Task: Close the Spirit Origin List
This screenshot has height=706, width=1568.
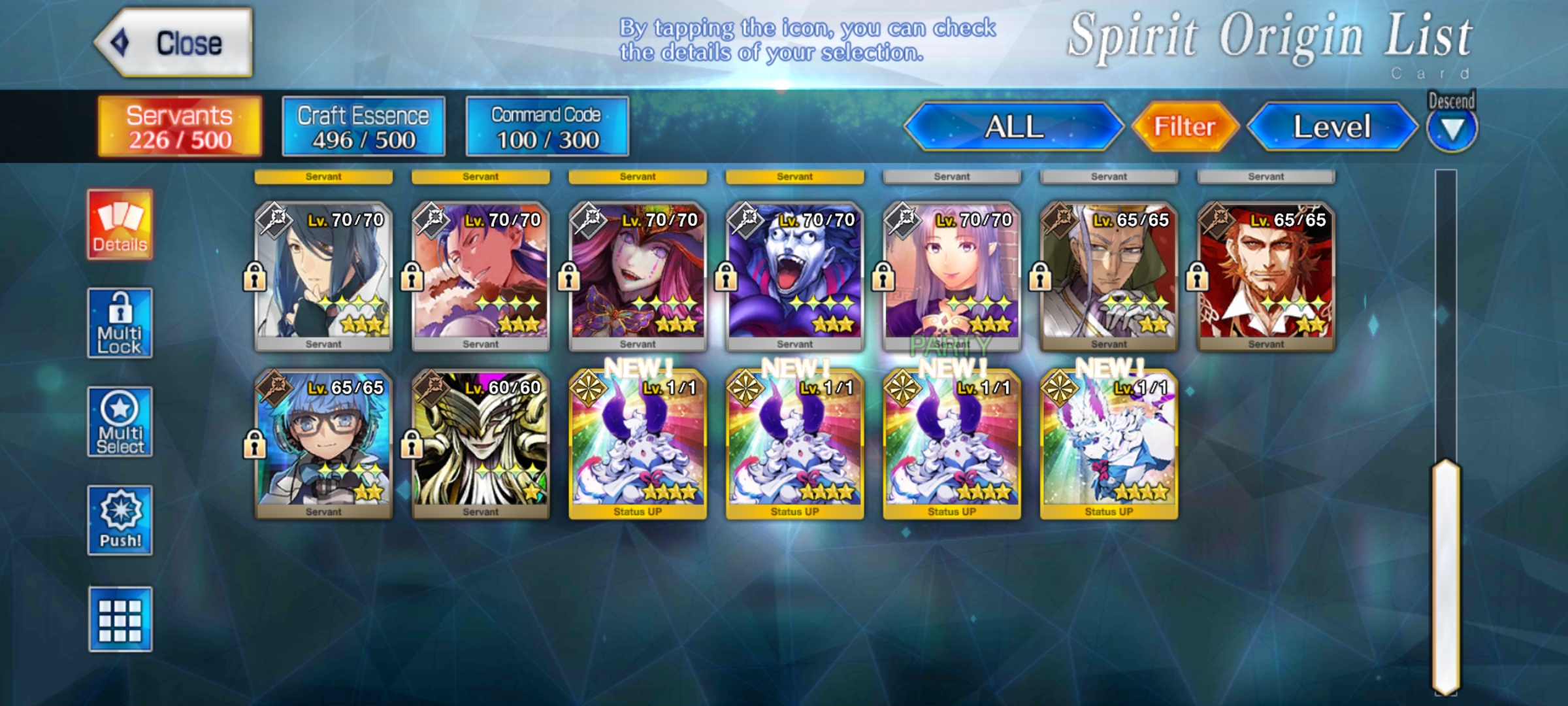Action: tap(174, 43)
